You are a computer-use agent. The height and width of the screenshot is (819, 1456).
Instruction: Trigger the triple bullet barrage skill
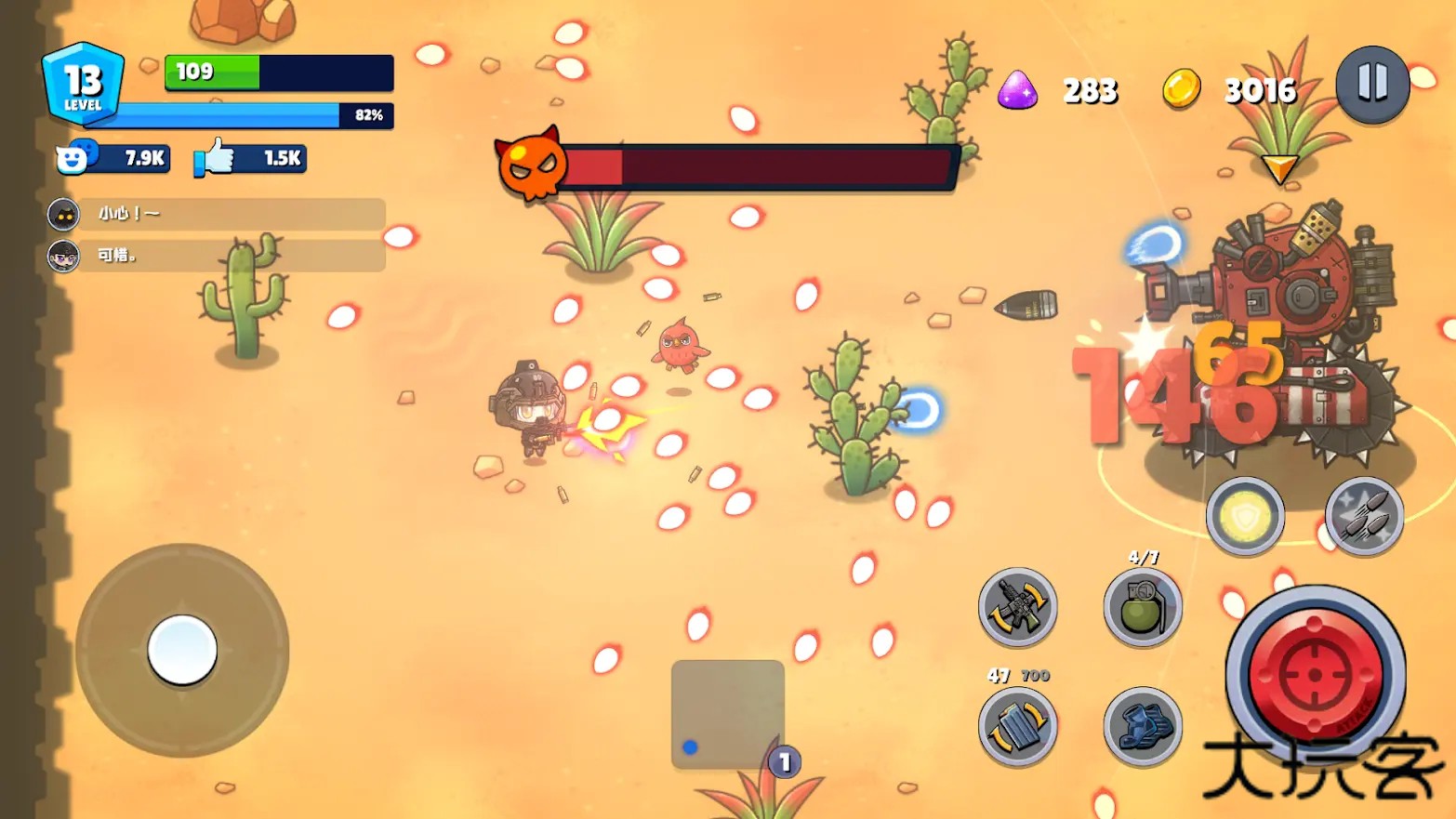coord(1363,516)
